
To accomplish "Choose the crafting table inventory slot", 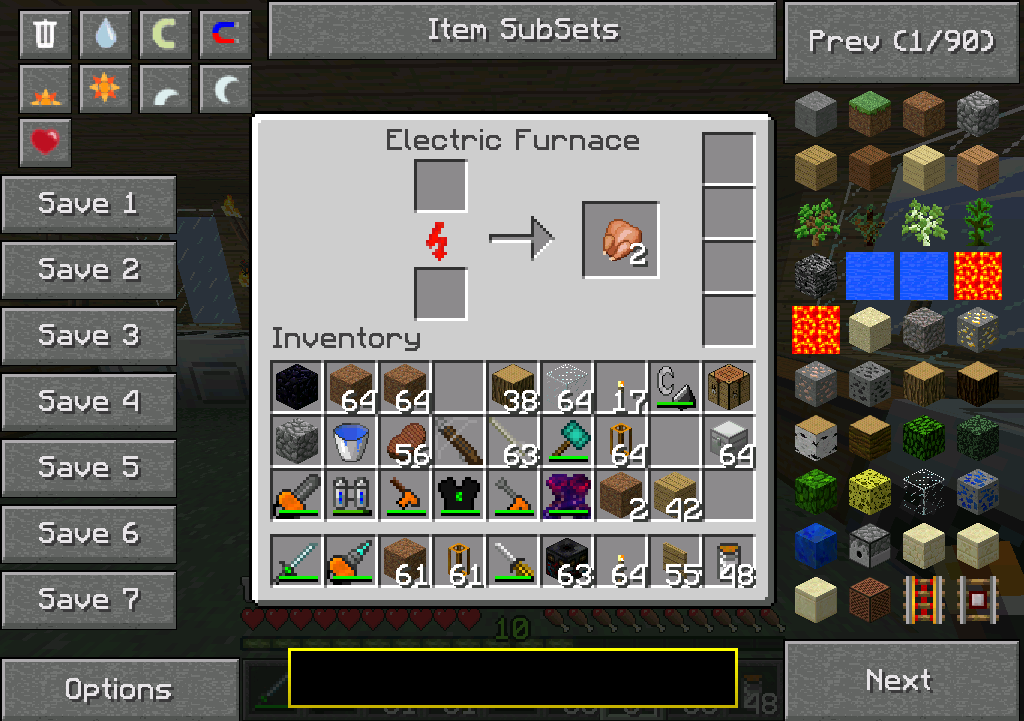I will 728,387.
